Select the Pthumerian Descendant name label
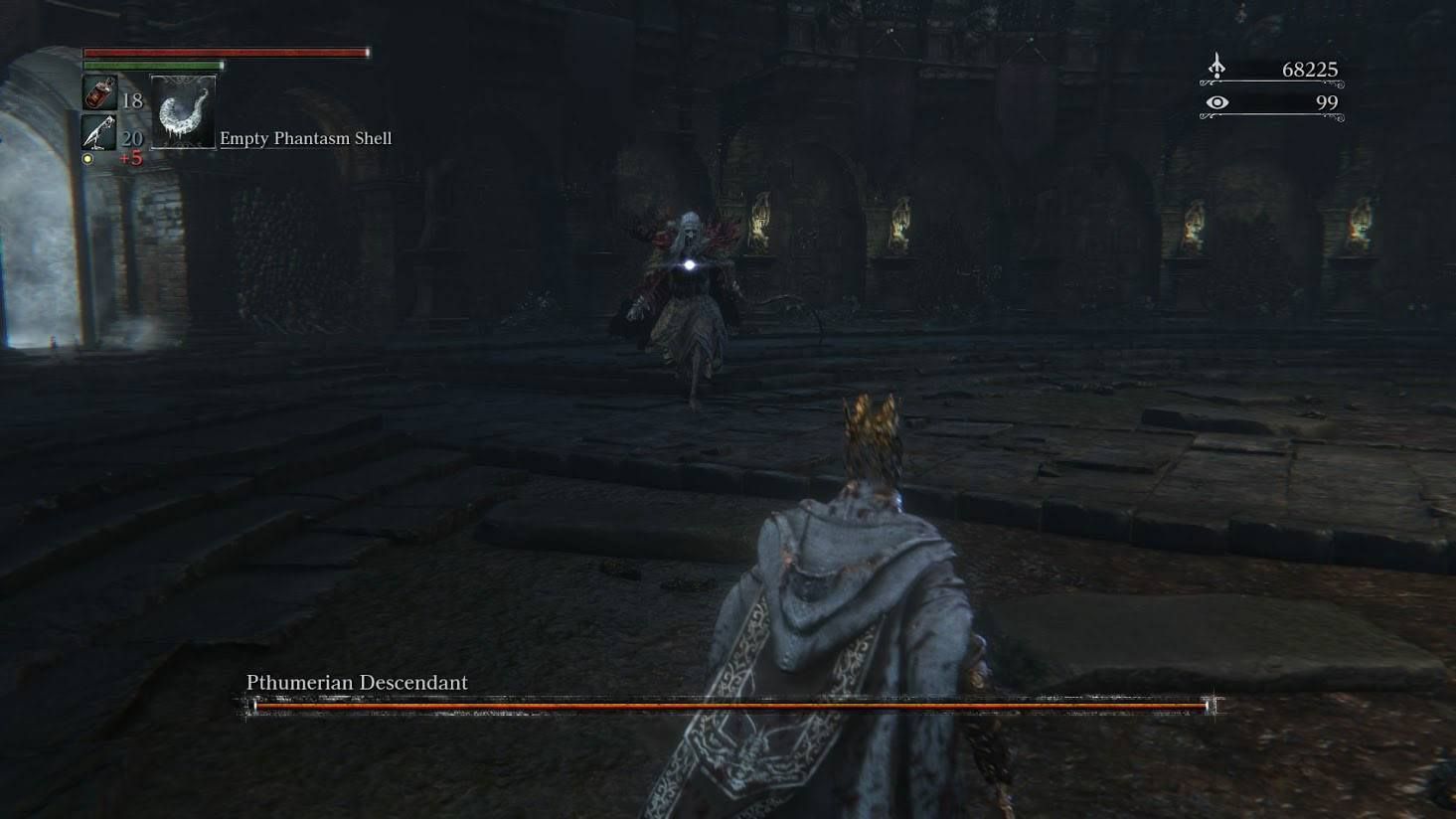Viewport: 1456px width, 819px height. (x=357, y=682)
